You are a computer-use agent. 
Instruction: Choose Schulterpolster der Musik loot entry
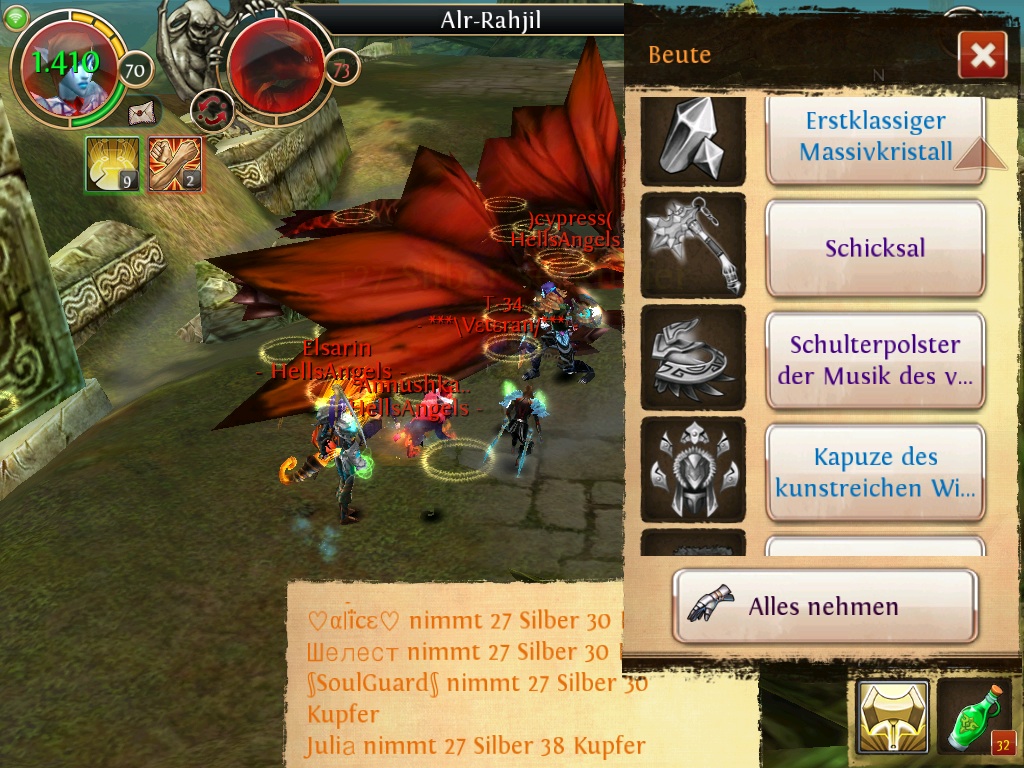point(875,360)
